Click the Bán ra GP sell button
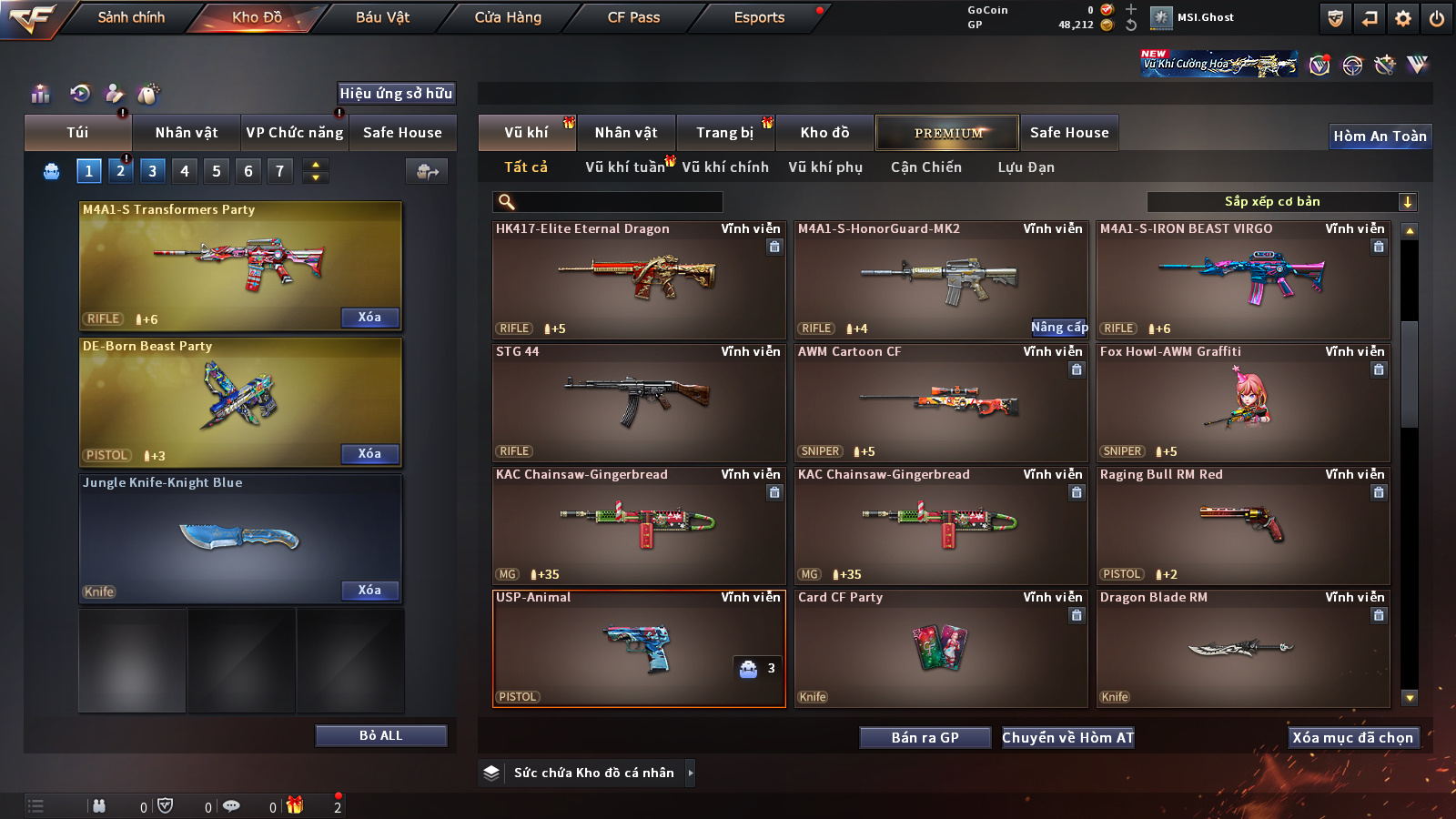Viewport: 1456px width, 819px height. [925, 738]
